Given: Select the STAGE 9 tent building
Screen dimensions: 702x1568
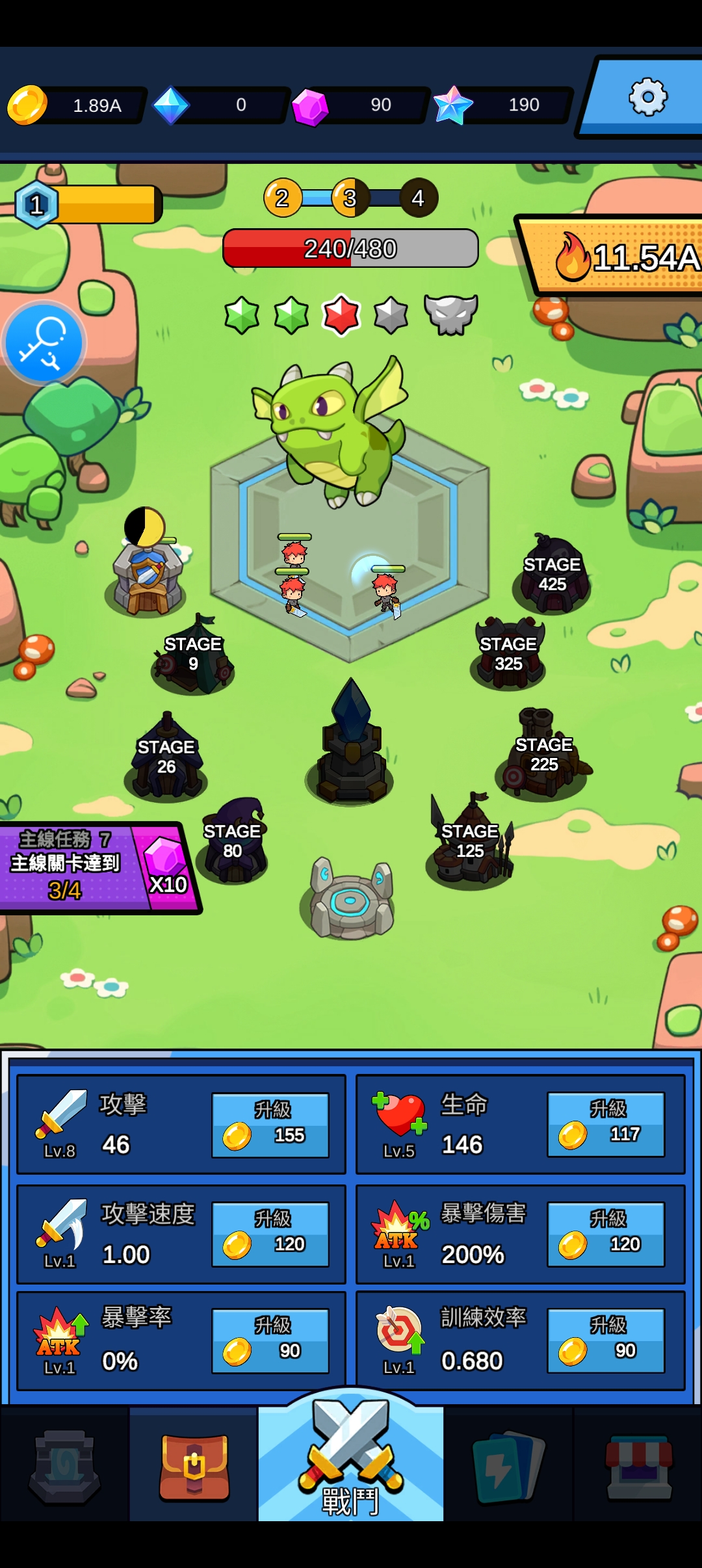Looking at the screenshot, I should point(193,655).
